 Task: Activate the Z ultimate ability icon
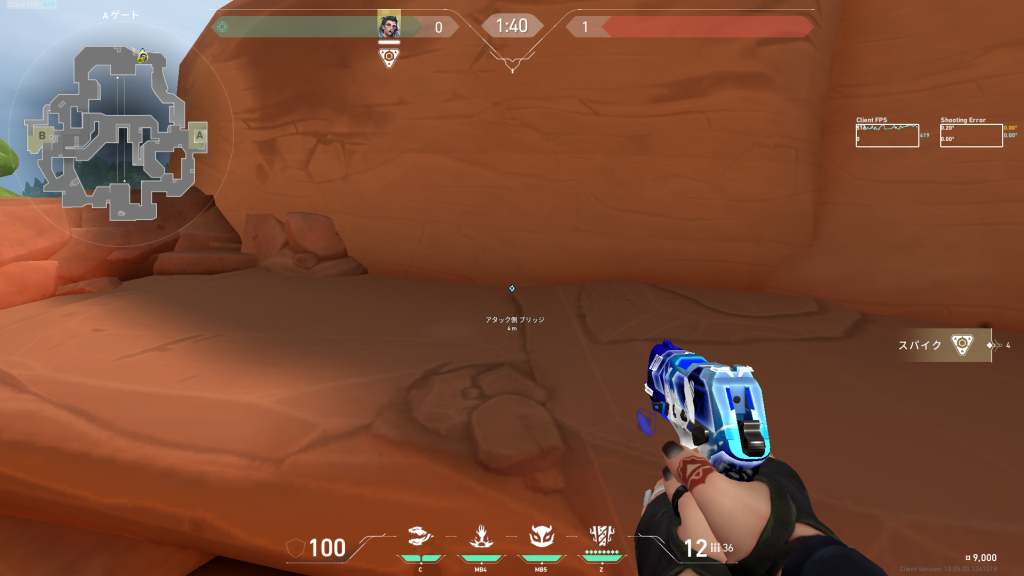point(602,536)
